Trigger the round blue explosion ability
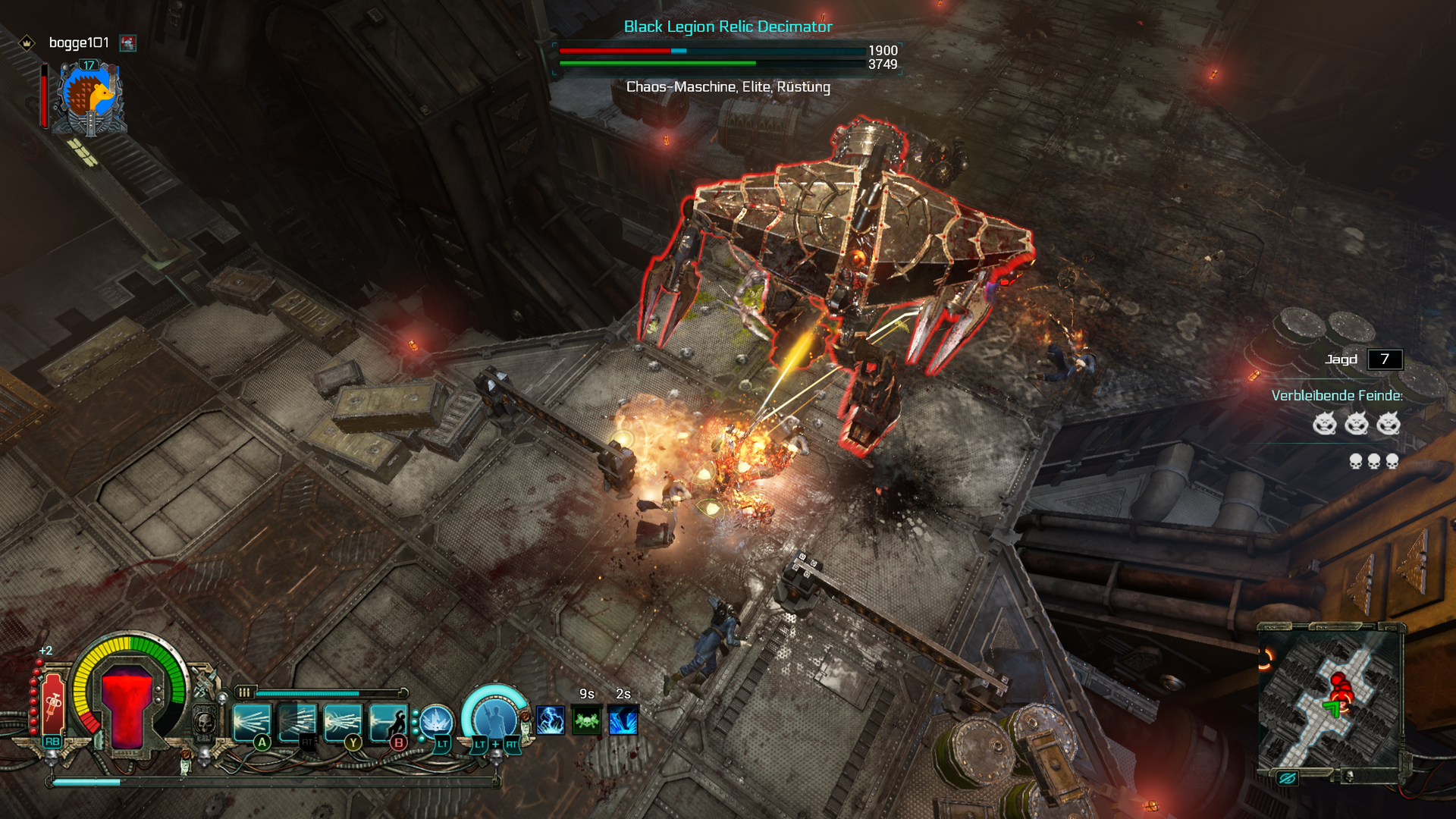This screenshot has width=1456, height=819. [x=437, y=722]
